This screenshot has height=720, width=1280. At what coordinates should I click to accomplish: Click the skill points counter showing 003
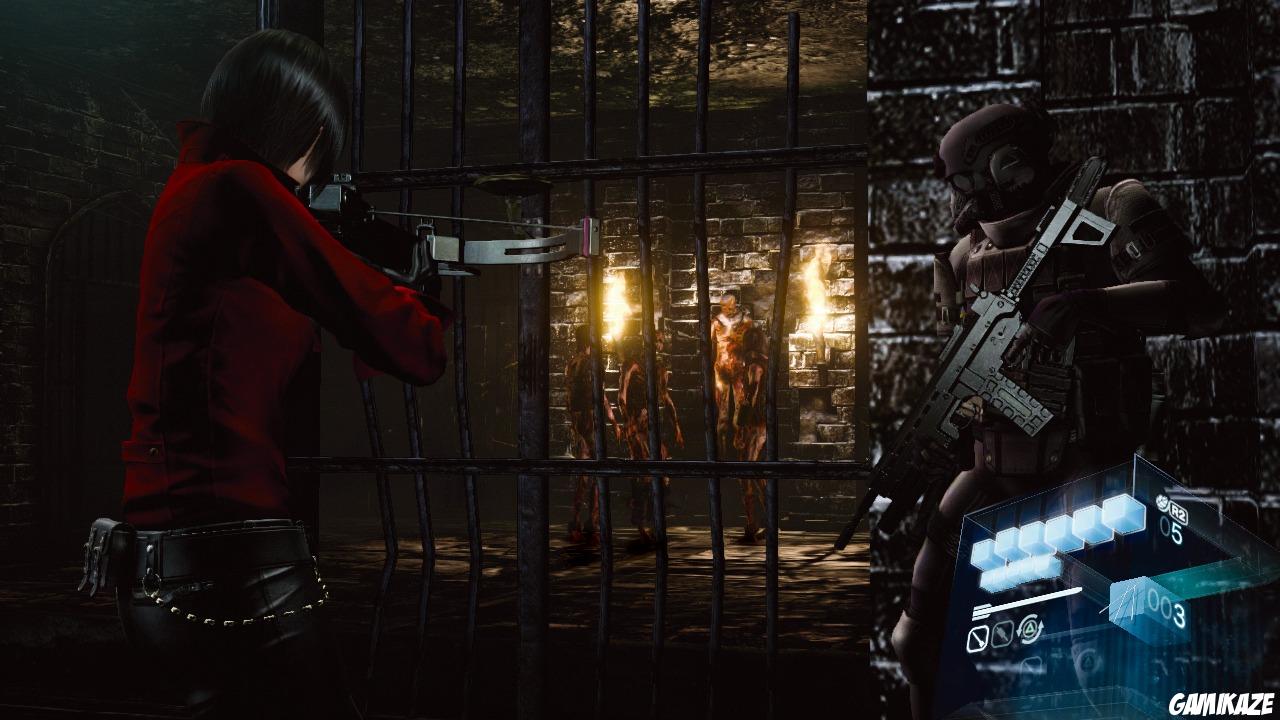pos(1163,607)
